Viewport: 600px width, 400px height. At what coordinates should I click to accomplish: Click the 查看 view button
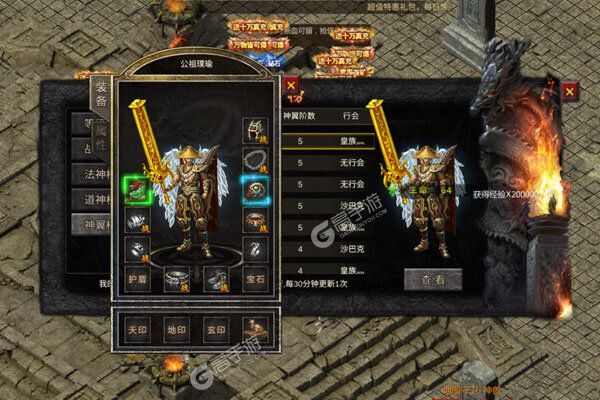(x=431, y=281)
